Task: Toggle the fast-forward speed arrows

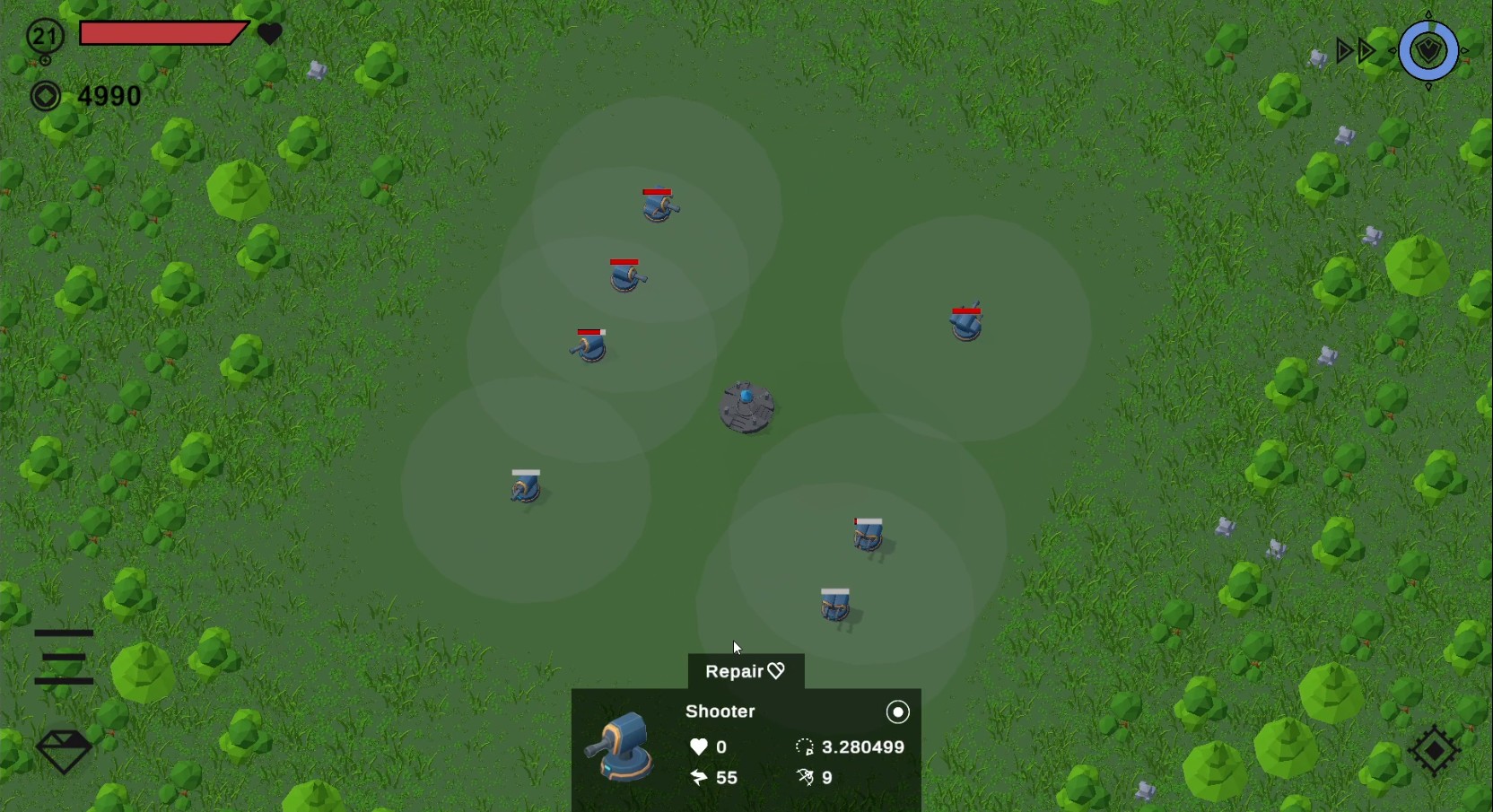Action: tap(1355, 51)
